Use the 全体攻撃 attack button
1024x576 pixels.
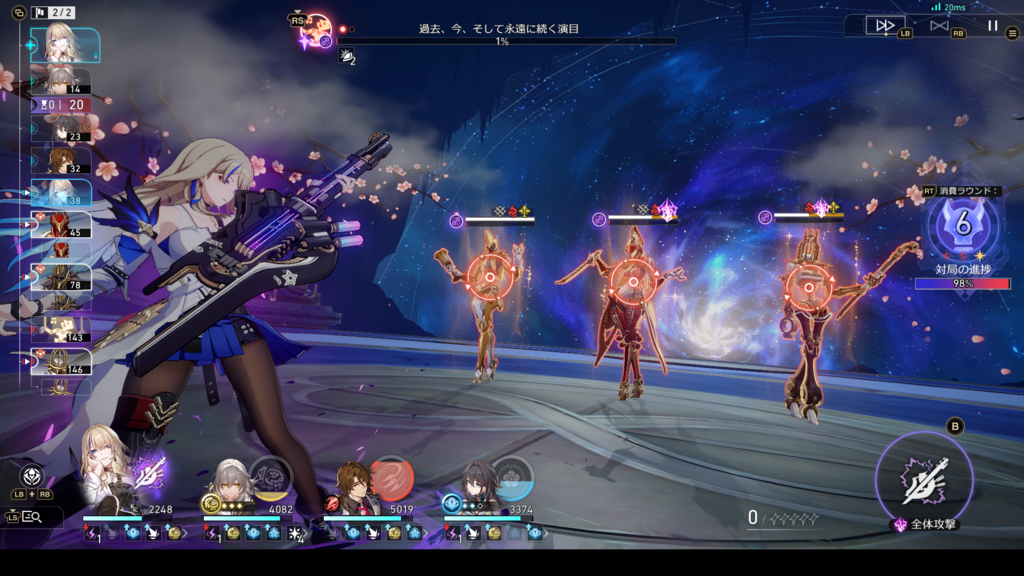point(924,481)
